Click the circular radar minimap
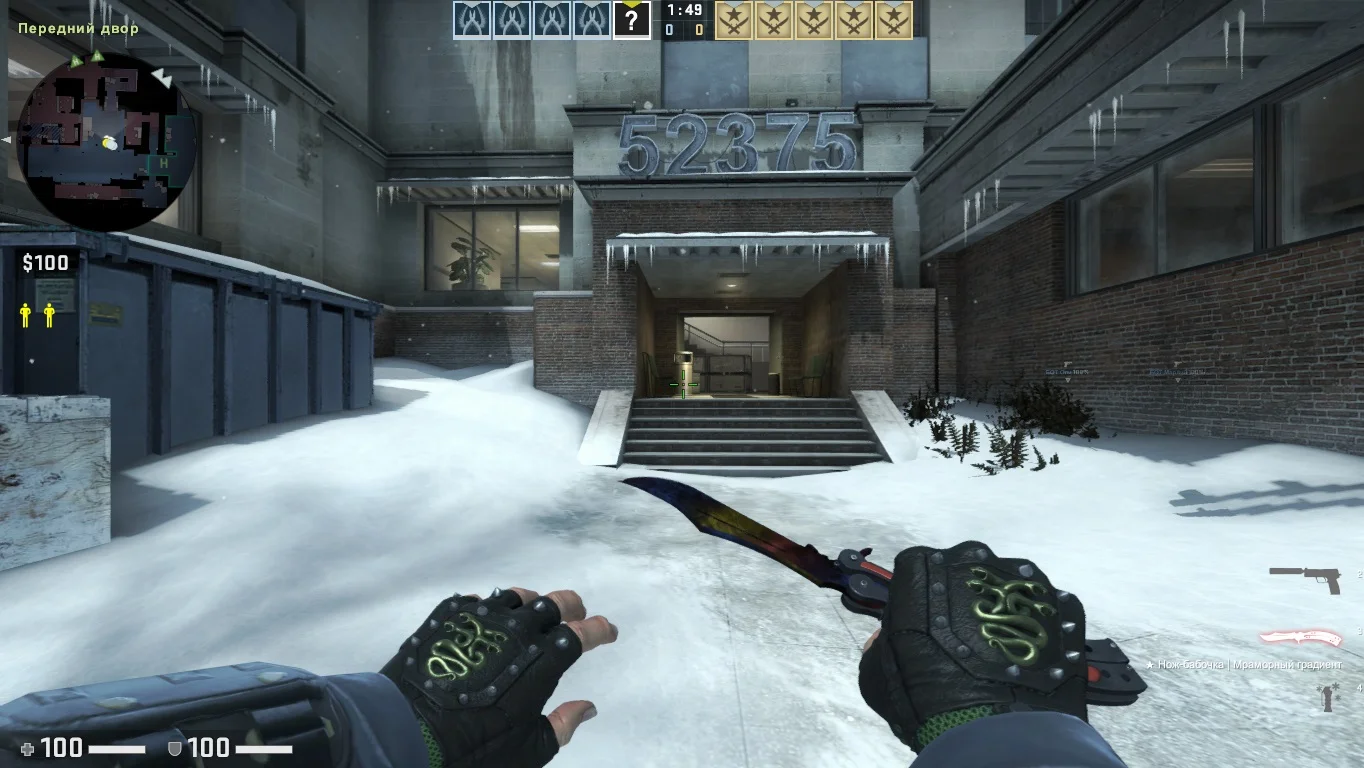This screenshot has height=768, width=1364. [107, 142]
